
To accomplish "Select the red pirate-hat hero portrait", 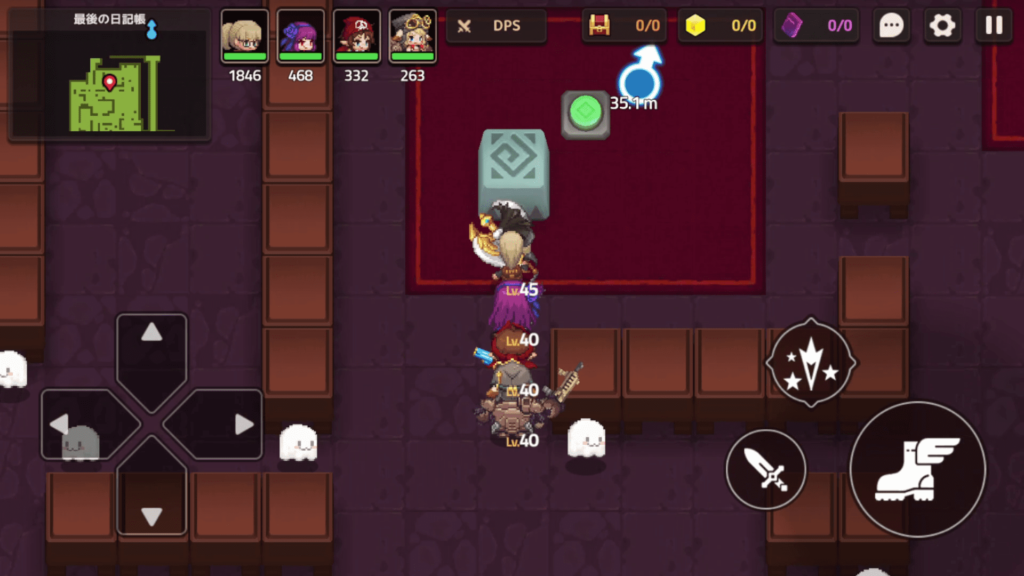I will click(357, 37).
